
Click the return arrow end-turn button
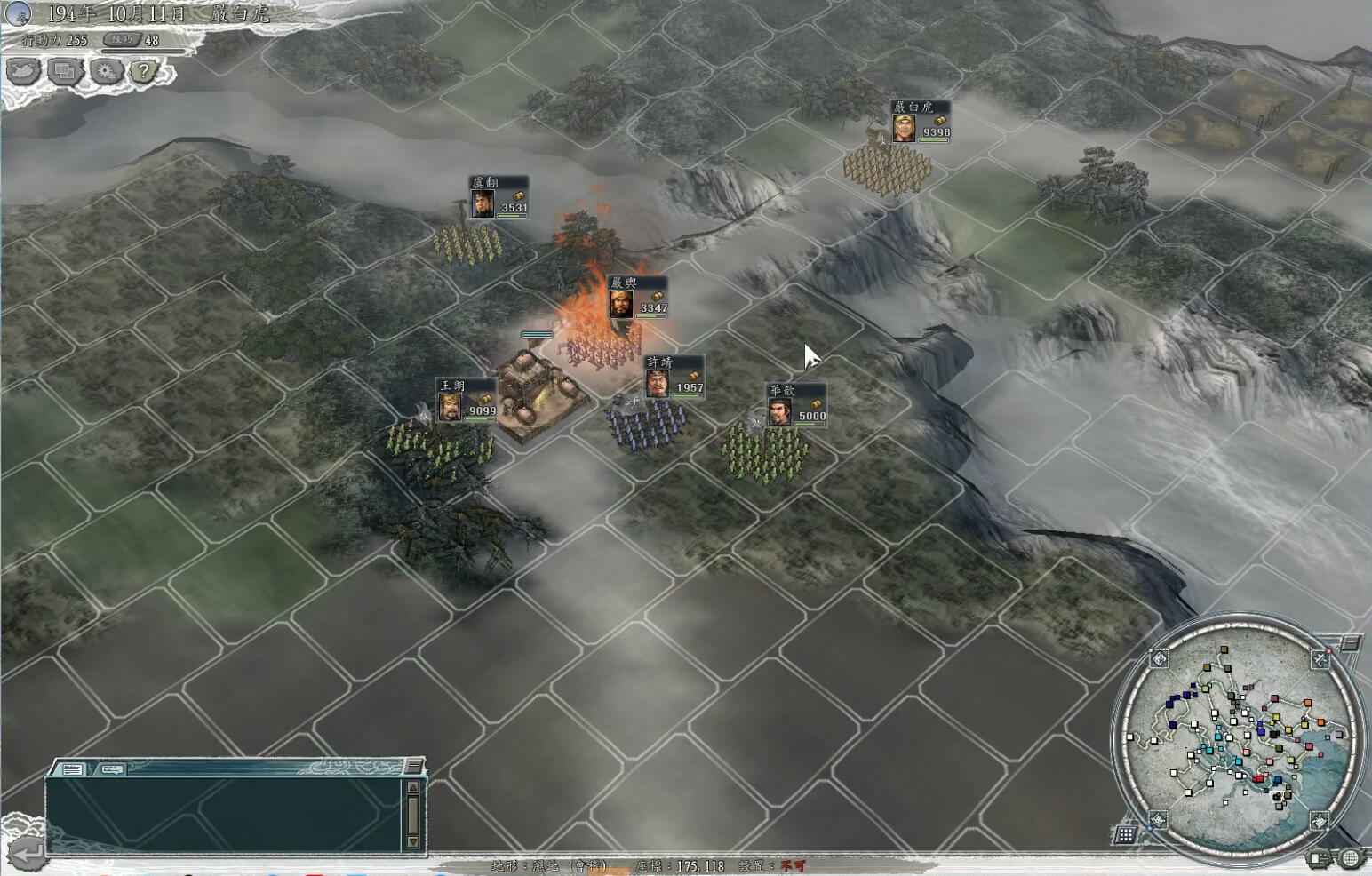tap(27, 854)
